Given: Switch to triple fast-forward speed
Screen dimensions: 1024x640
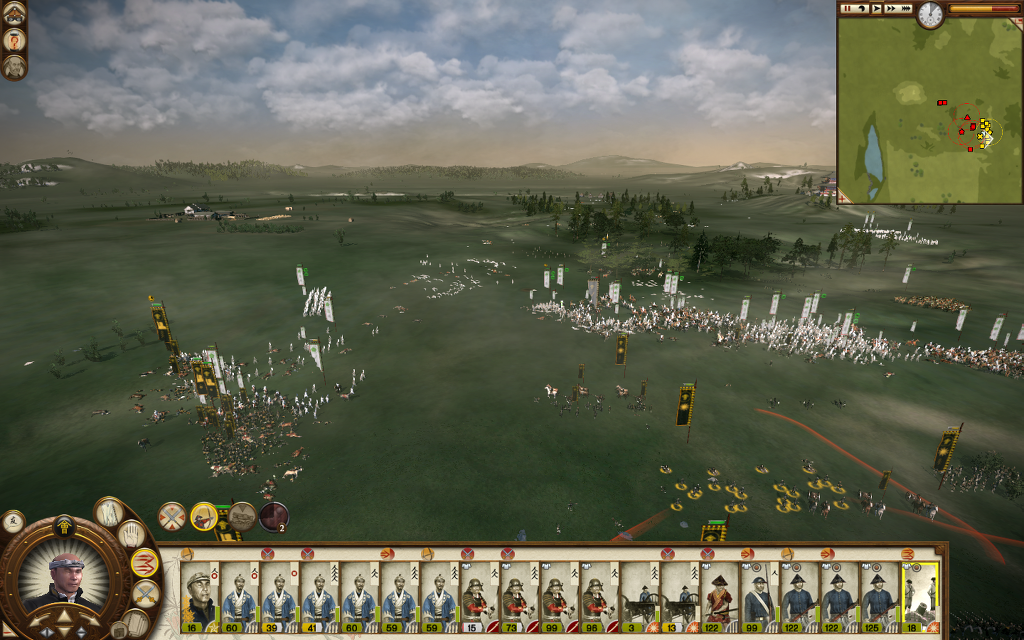Looking at the screenshot, I should pyautogui.click(x=906, y=8).
